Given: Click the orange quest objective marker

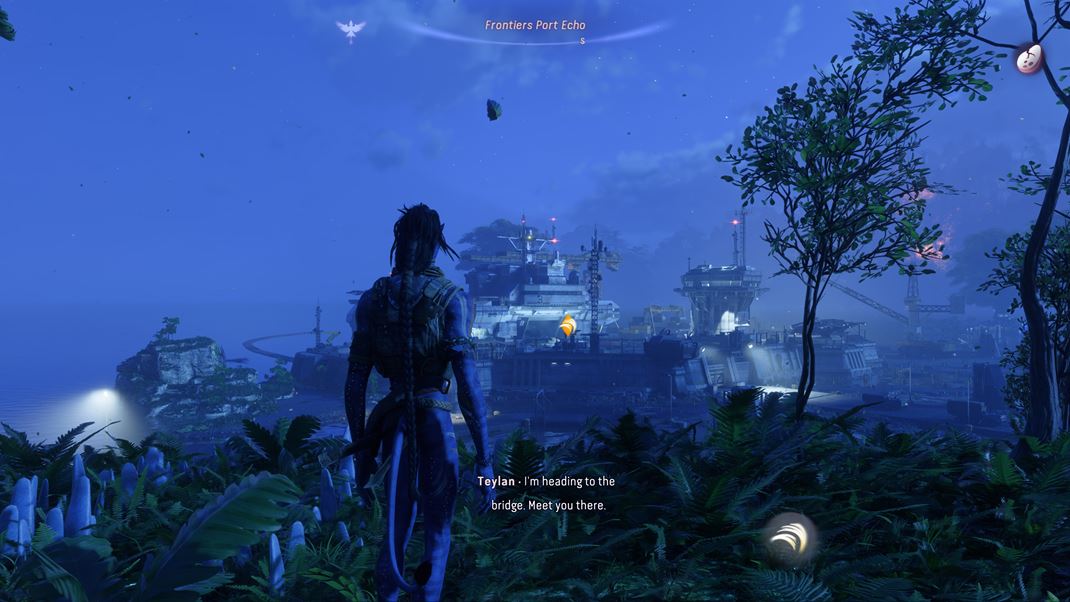Looking at the screenshot, I should coord(567,325).
